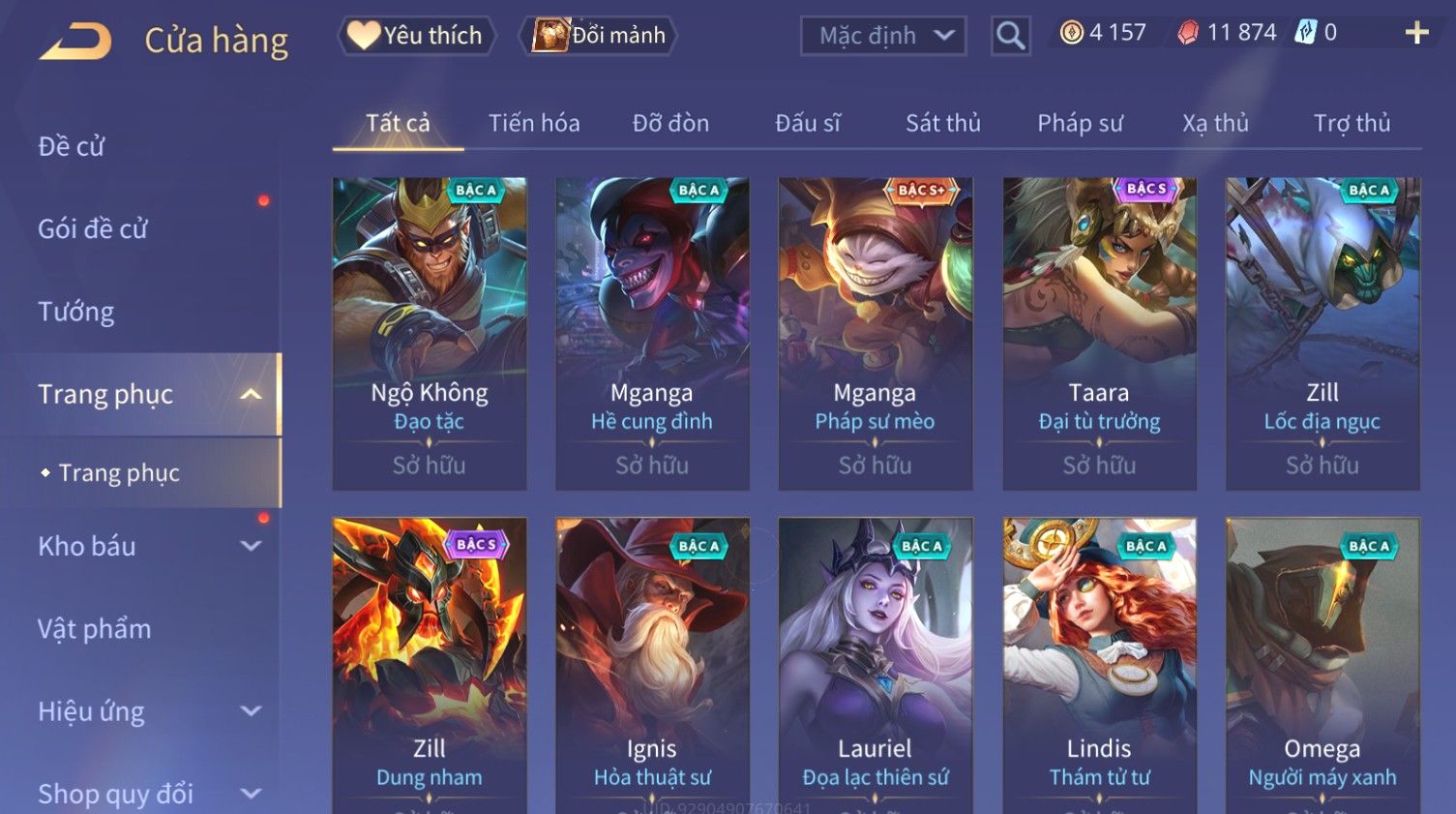Click the magnifying glass search button
Viewport: 1456px width, 814px height.
click(1010, 36)
